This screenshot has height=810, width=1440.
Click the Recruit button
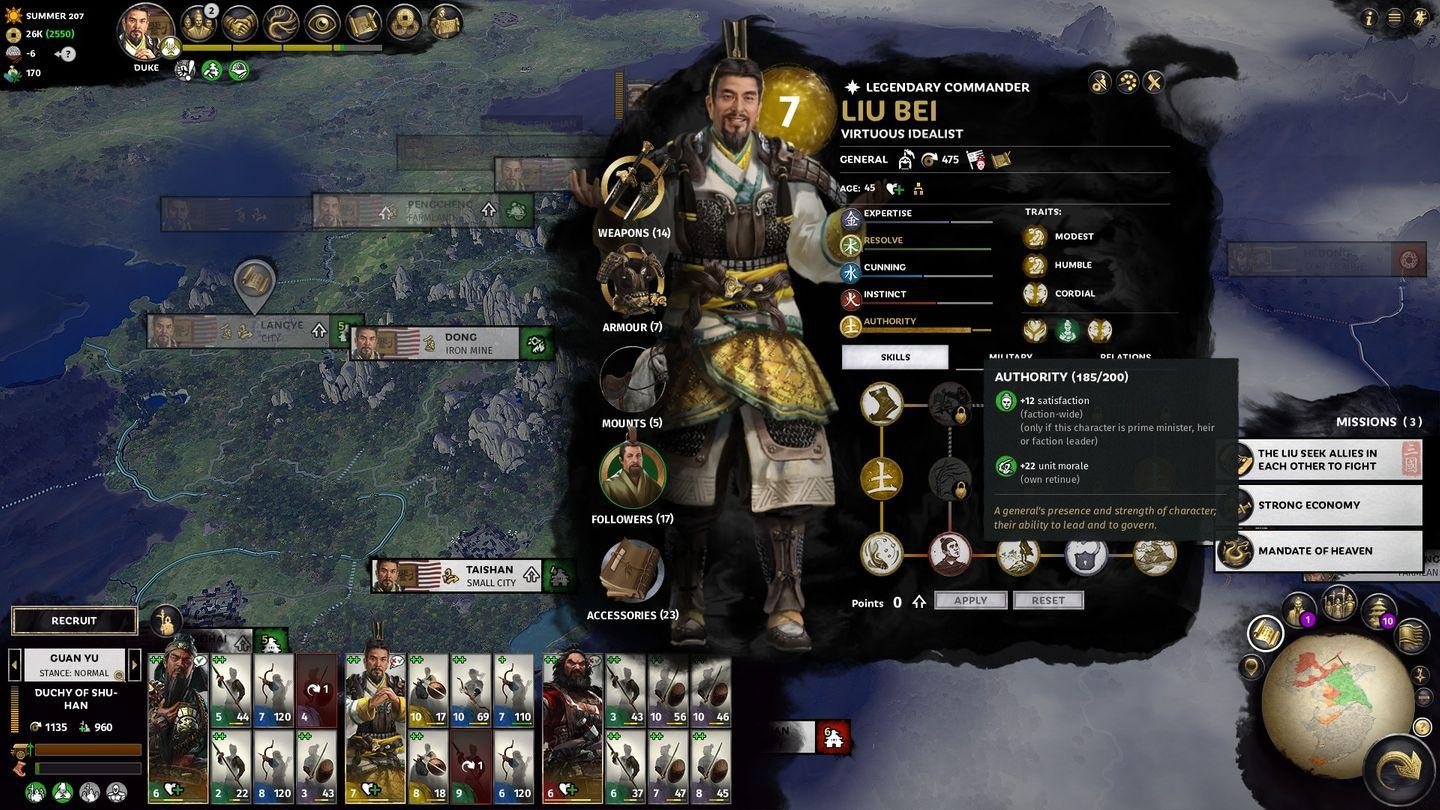74,620
